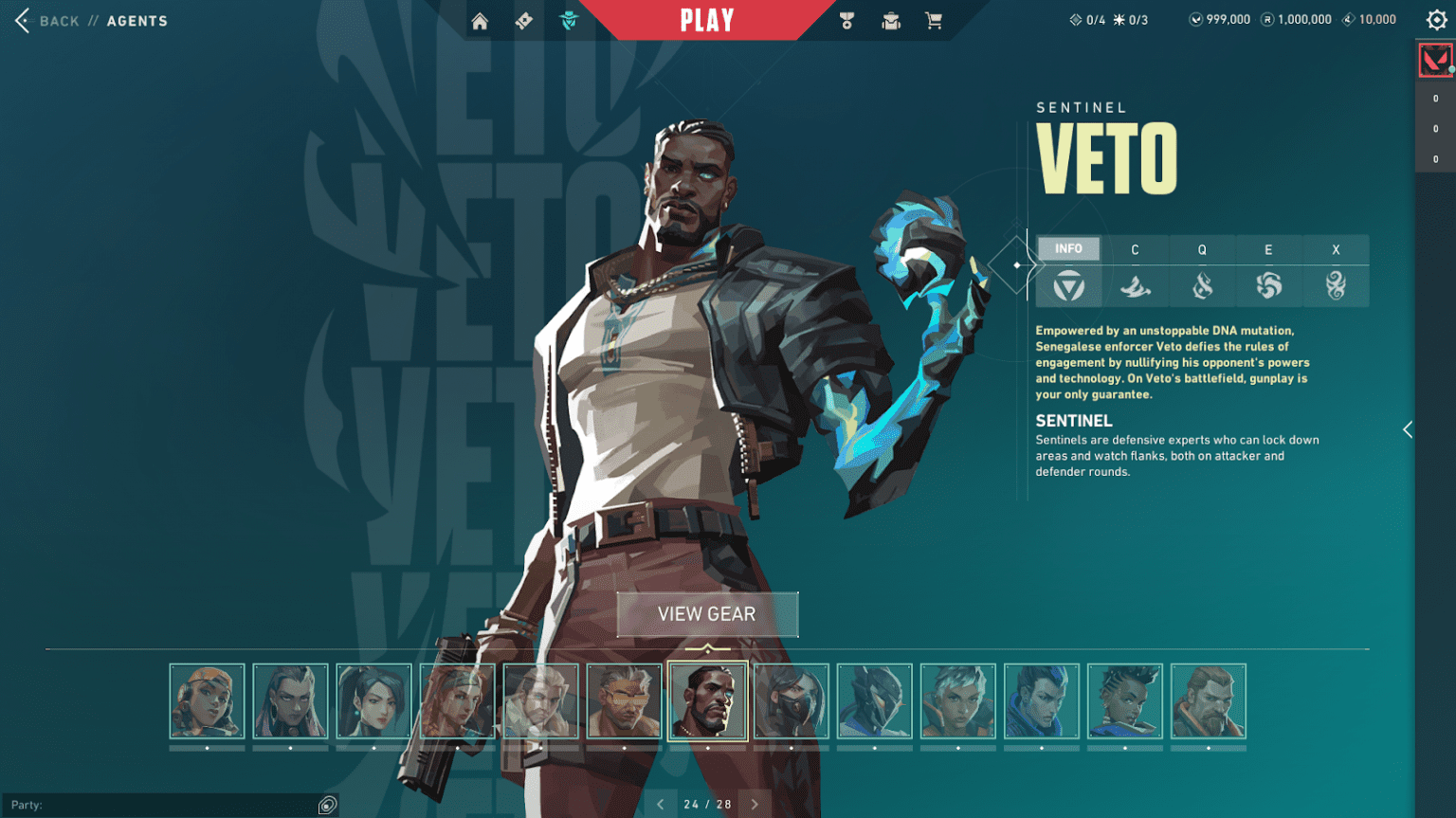The width and height of the screenshot is (1456, 818).
Task: Open the Battle Pass ticket icon
Action: pyautogui.click(x=522, y=19)
